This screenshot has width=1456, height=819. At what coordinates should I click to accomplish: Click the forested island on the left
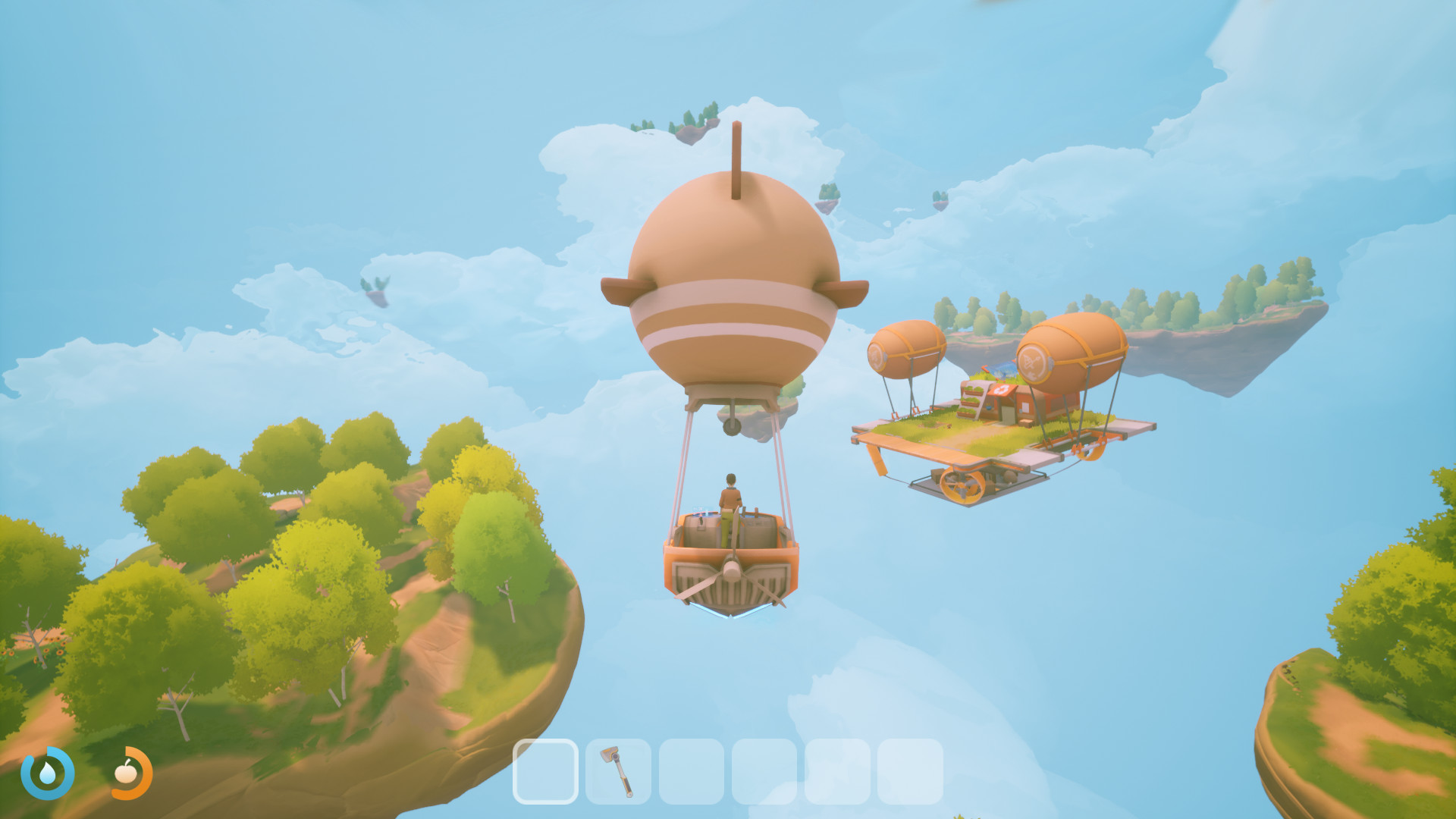tap(265, 569)
